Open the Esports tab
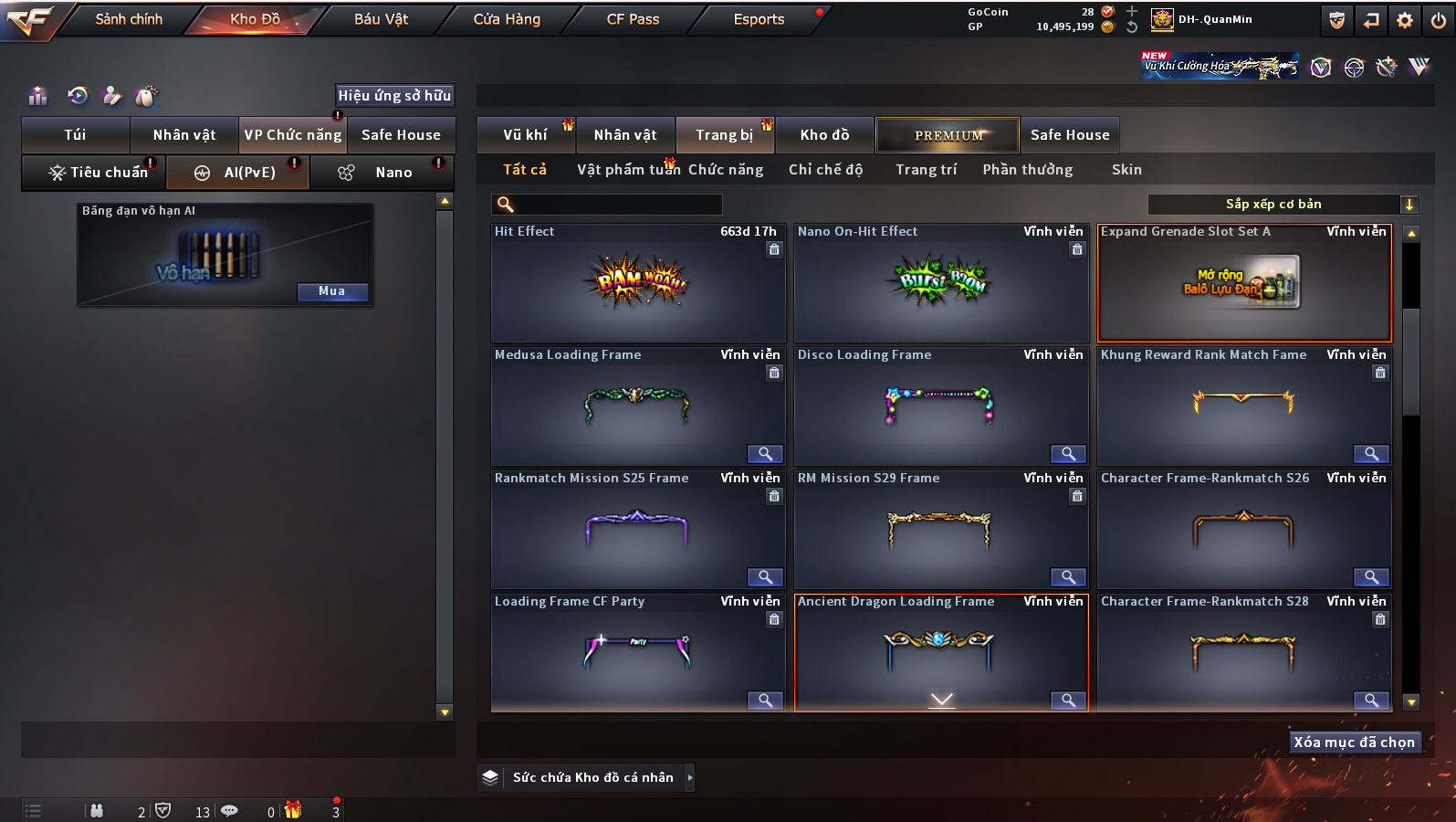This screenshot has height=822, width=1456. (759, 19)
